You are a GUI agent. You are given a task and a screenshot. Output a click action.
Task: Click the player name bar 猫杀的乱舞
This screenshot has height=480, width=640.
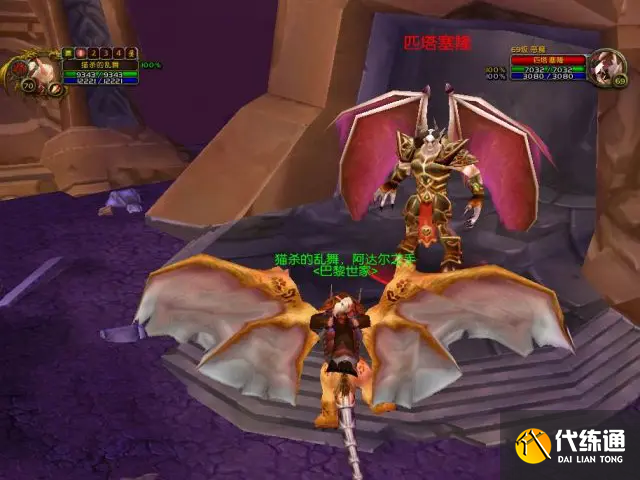[x=102, y=65]
